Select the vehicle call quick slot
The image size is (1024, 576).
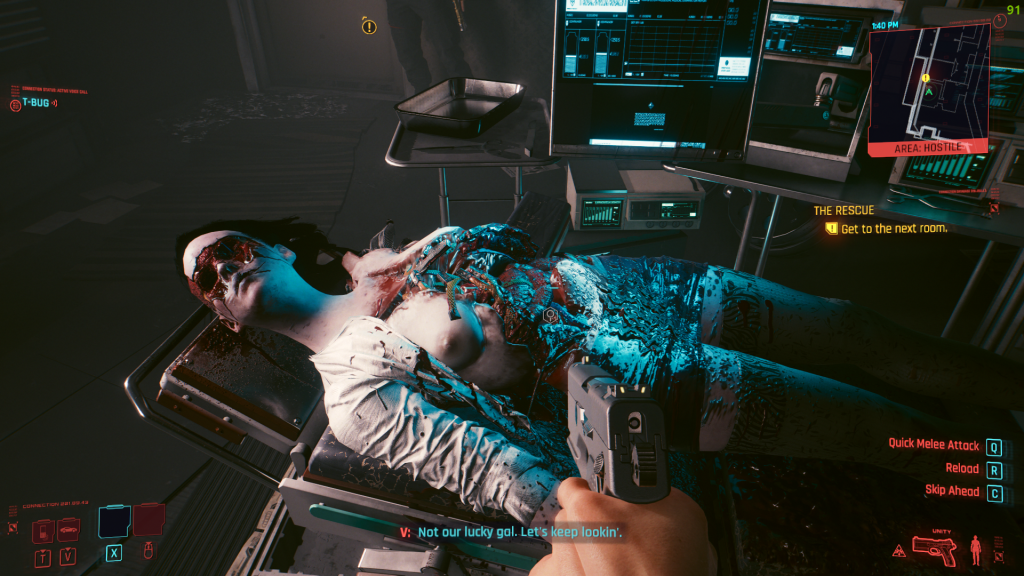click(x=68, y=528)
